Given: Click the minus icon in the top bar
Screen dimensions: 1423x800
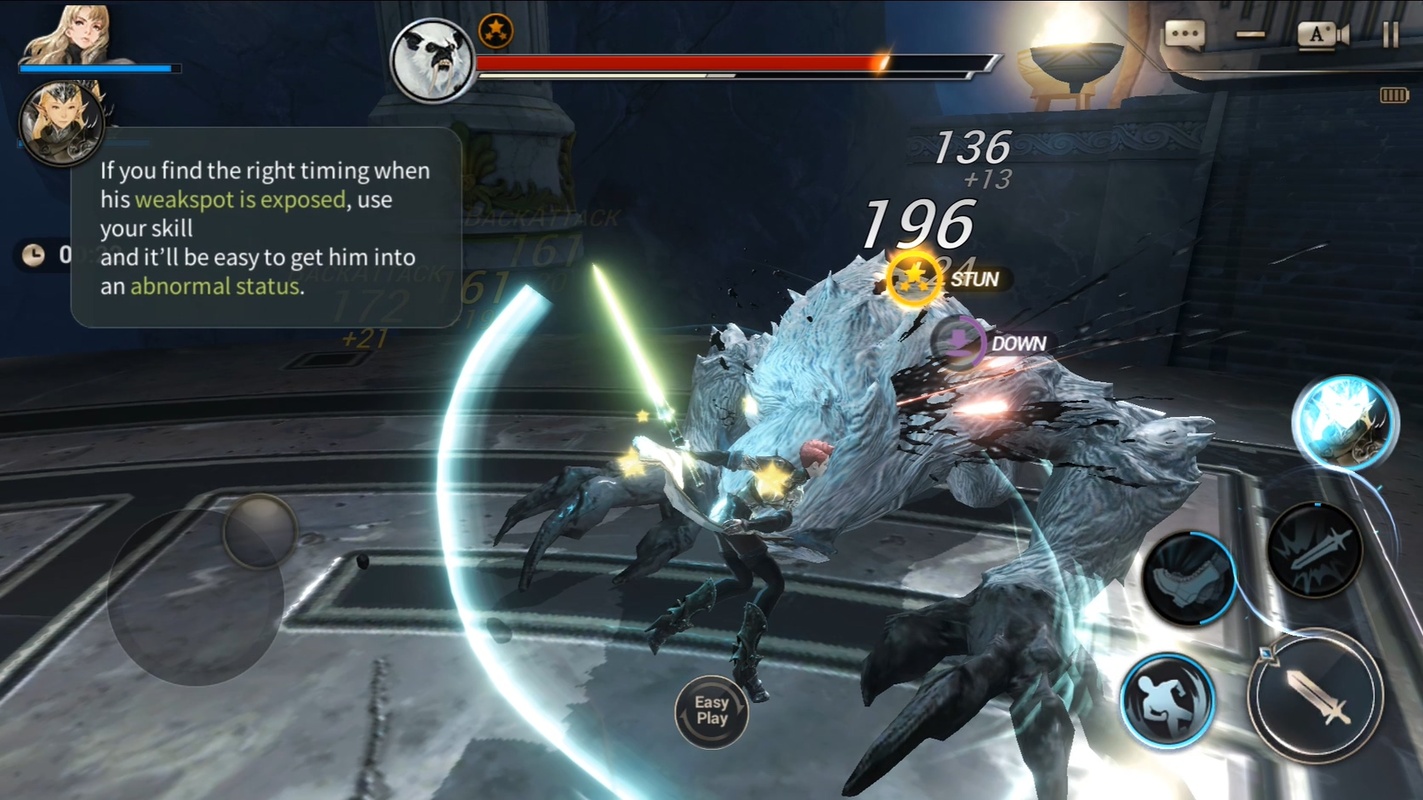Looking at the screenshot, I should 1250,35.
